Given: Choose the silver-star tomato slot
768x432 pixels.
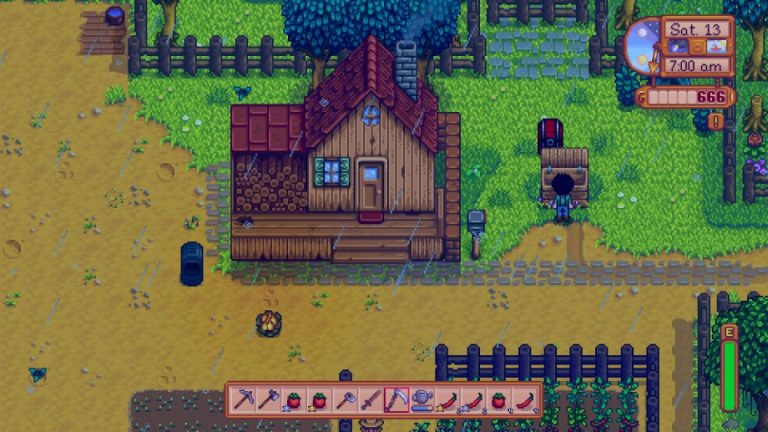Looking at the screenshot, I should pyautogui.click(x=294, y=400).
